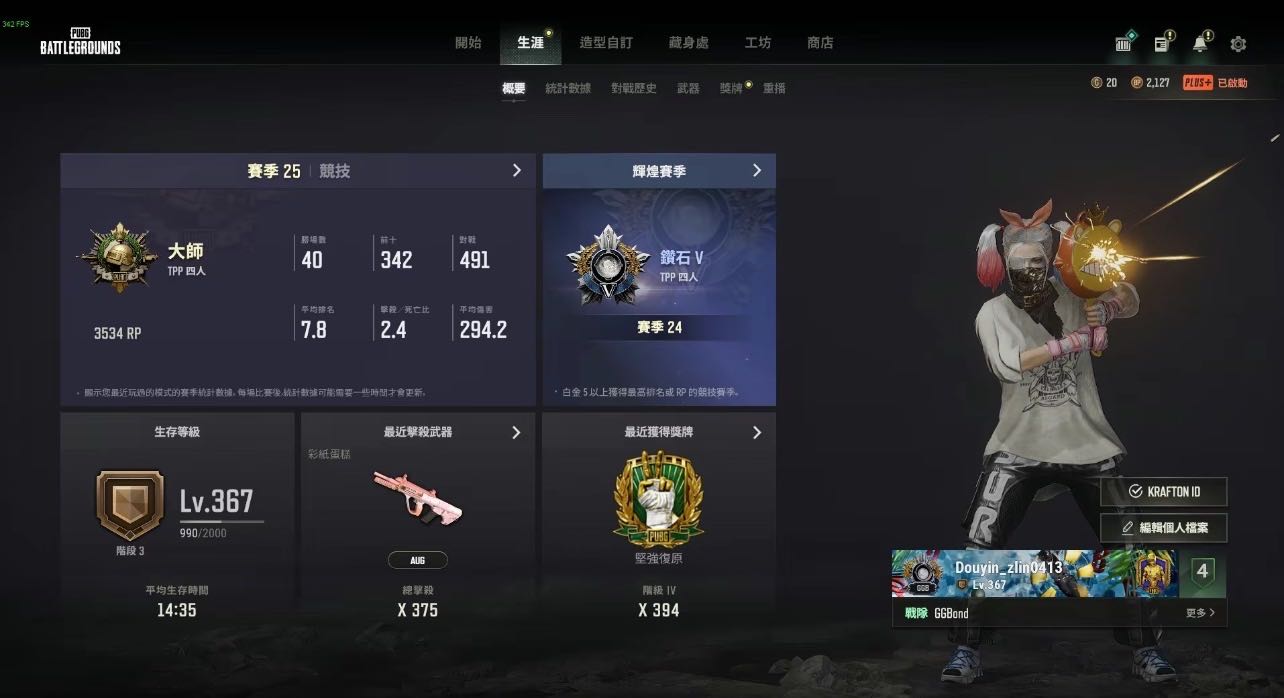1284x698 pixels.
Task: Go to the 藏身處 hideout menu
Action: (x=688, y=43)
